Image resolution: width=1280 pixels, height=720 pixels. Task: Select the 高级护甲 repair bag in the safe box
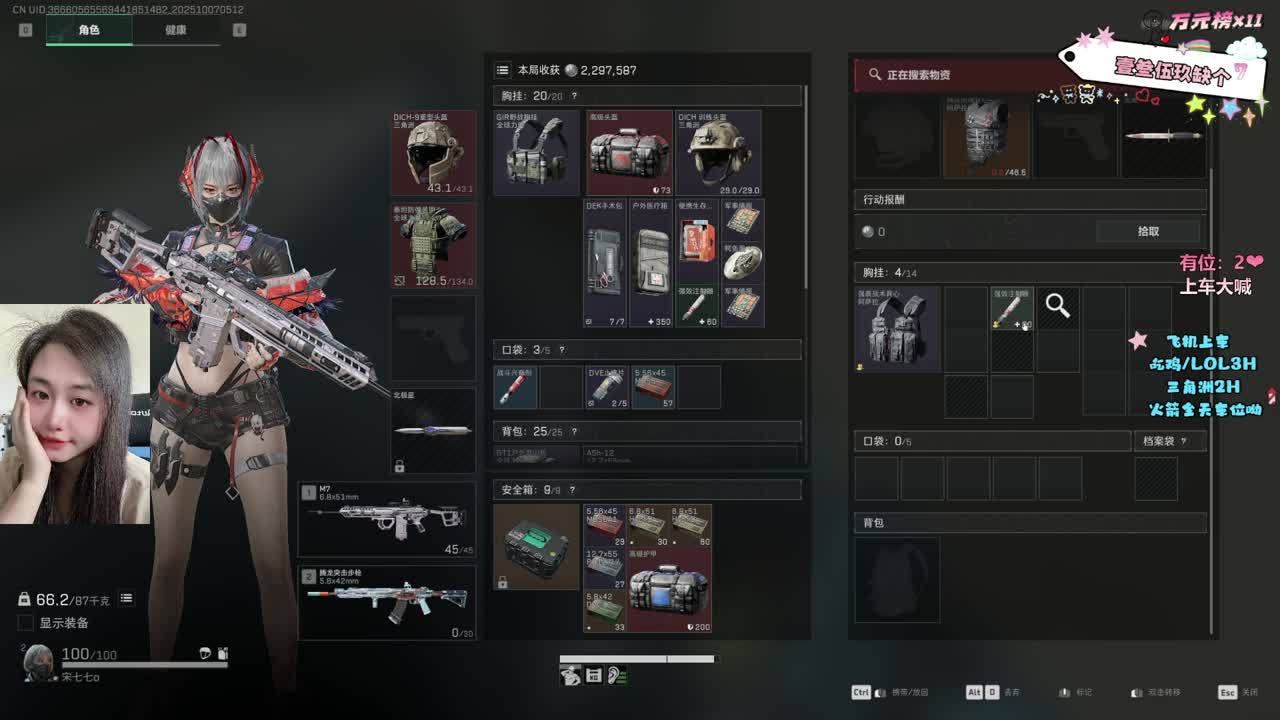tap(669, 590)
